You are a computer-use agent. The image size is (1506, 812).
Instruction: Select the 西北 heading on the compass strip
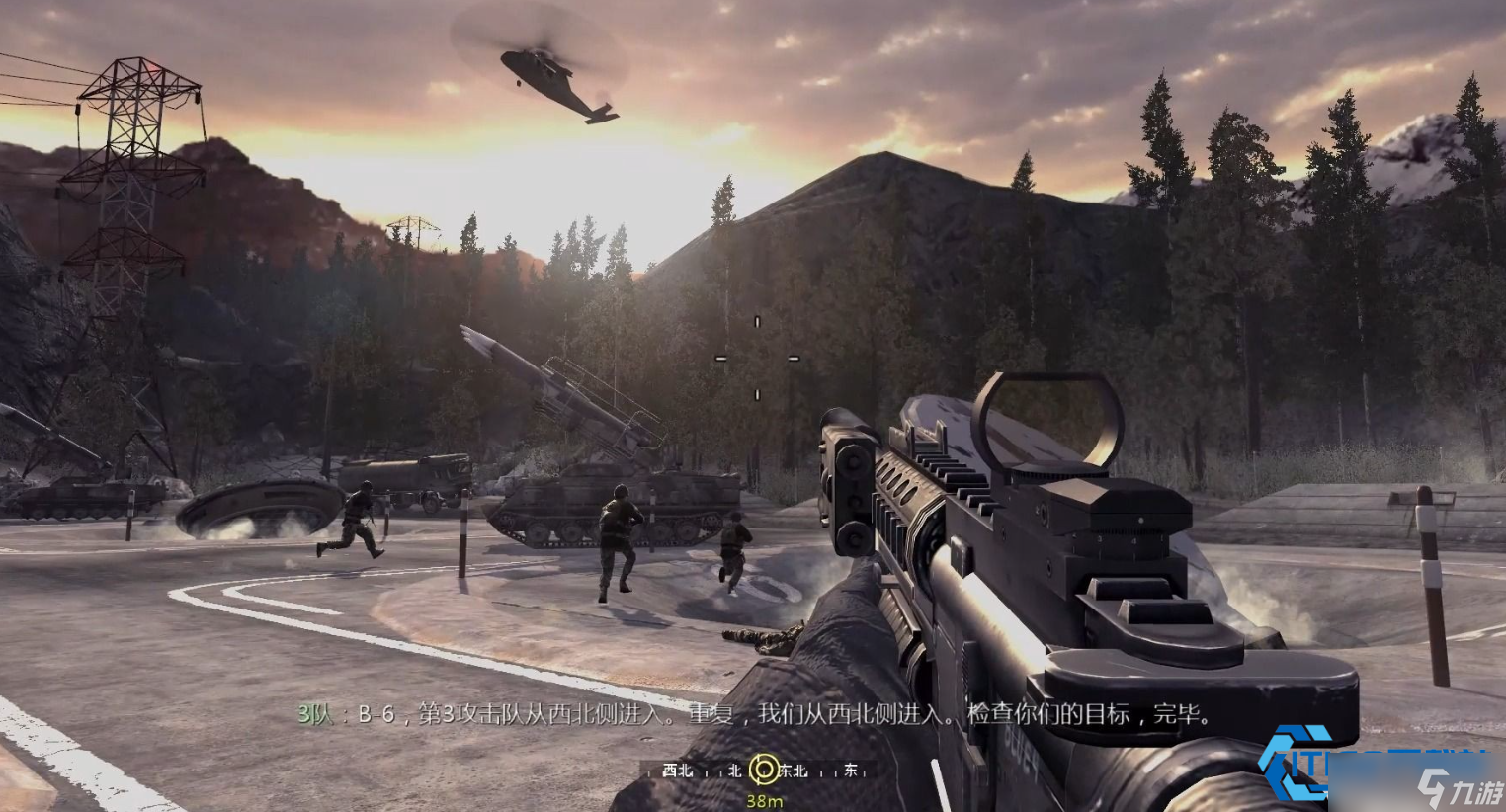tap(678, 771)
